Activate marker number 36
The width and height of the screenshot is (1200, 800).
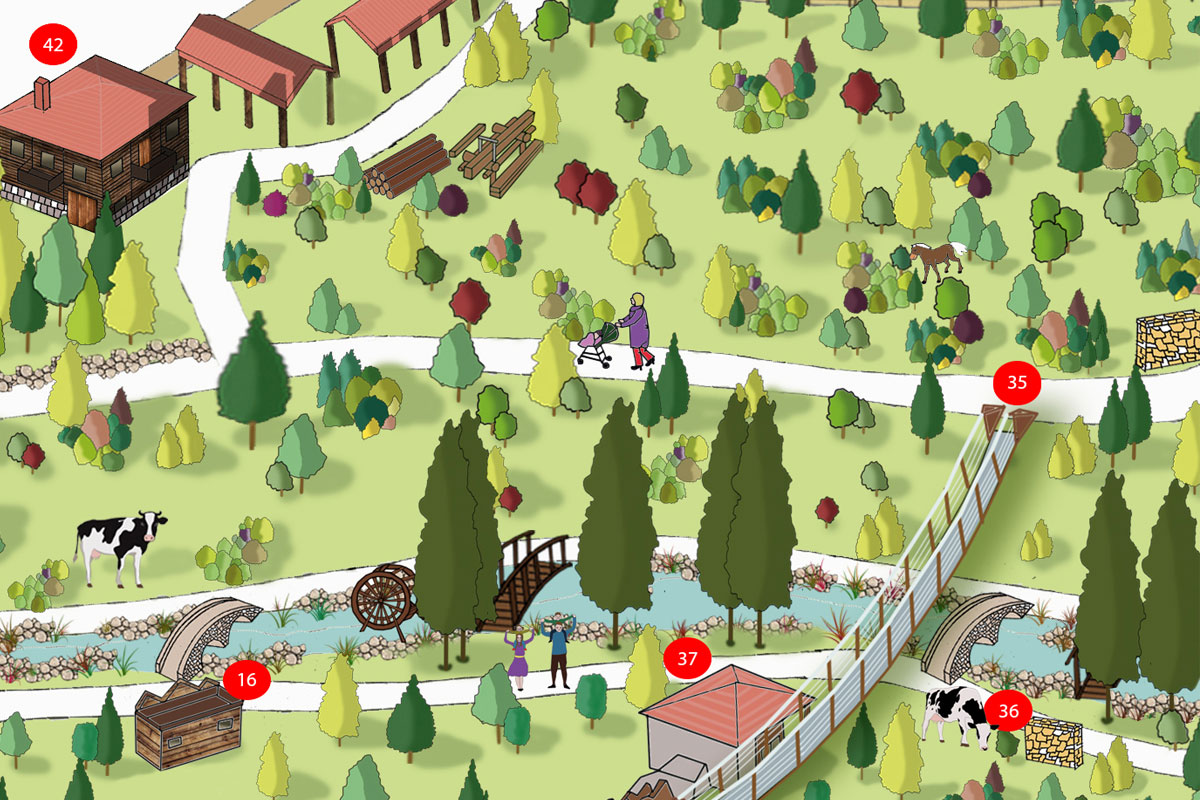tap(1009, 711)
